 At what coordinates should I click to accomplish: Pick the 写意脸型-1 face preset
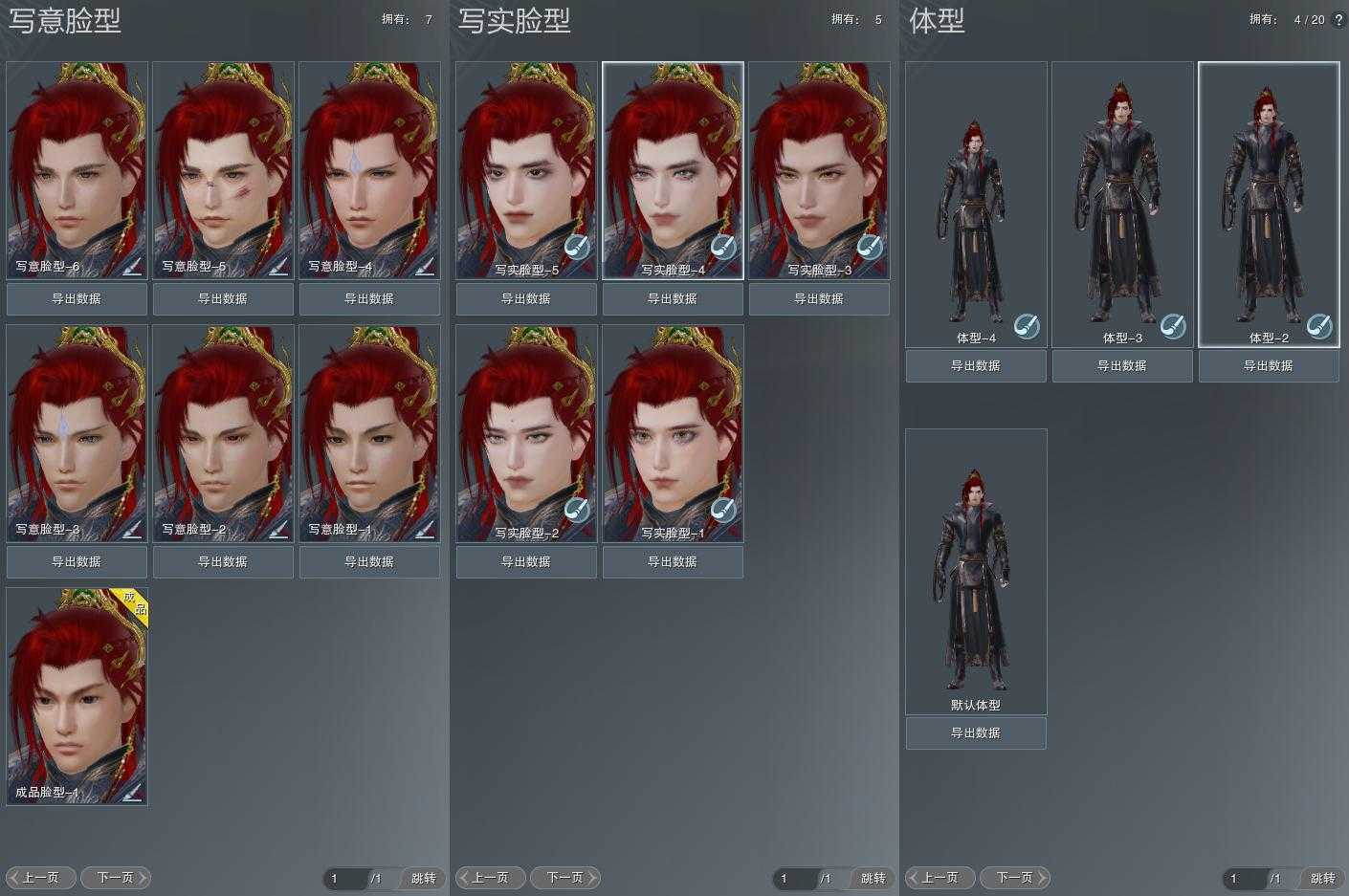tap(369, 433)
